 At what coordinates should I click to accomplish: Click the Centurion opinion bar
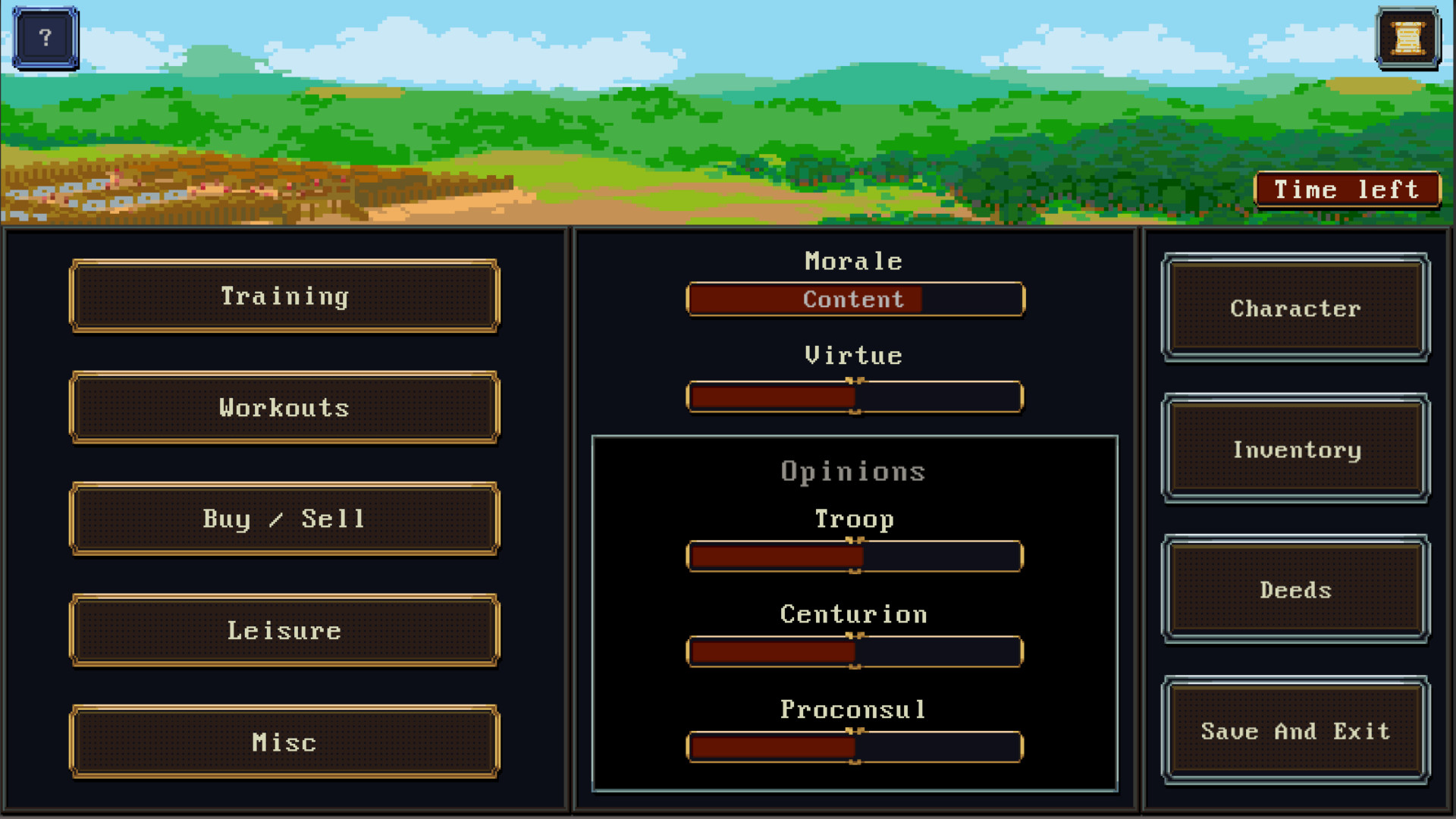pyautogui.click(x=855, y=651)
